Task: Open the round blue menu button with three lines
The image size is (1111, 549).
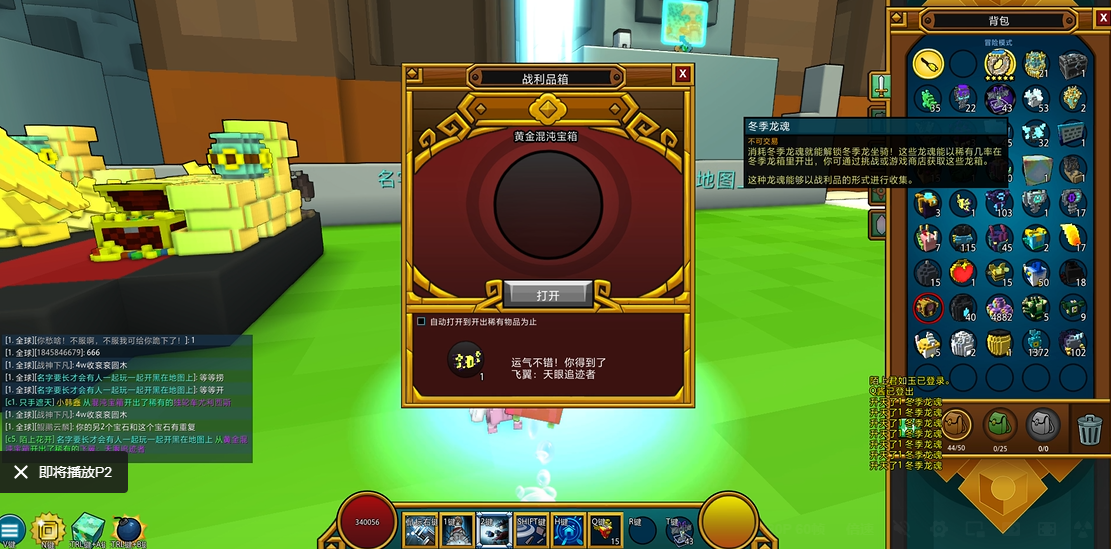Action: pyautogui.click(x=11, y=531)
